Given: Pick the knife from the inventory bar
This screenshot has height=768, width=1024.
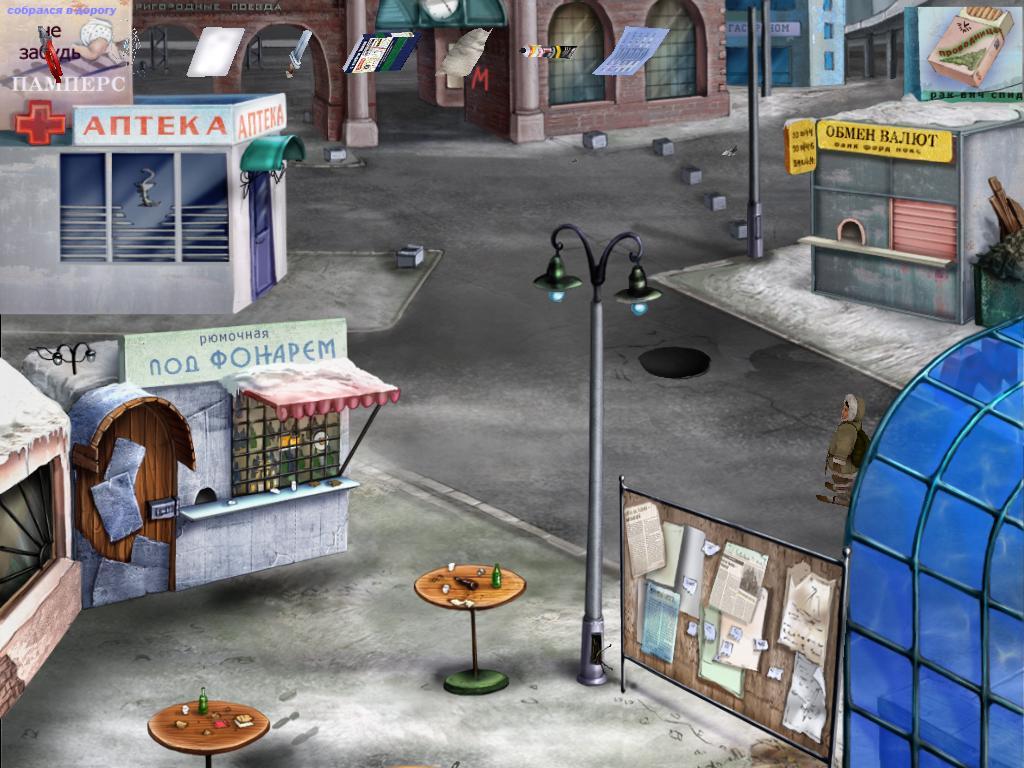Looking at the screenshot, I should click(x=297, y=54).
